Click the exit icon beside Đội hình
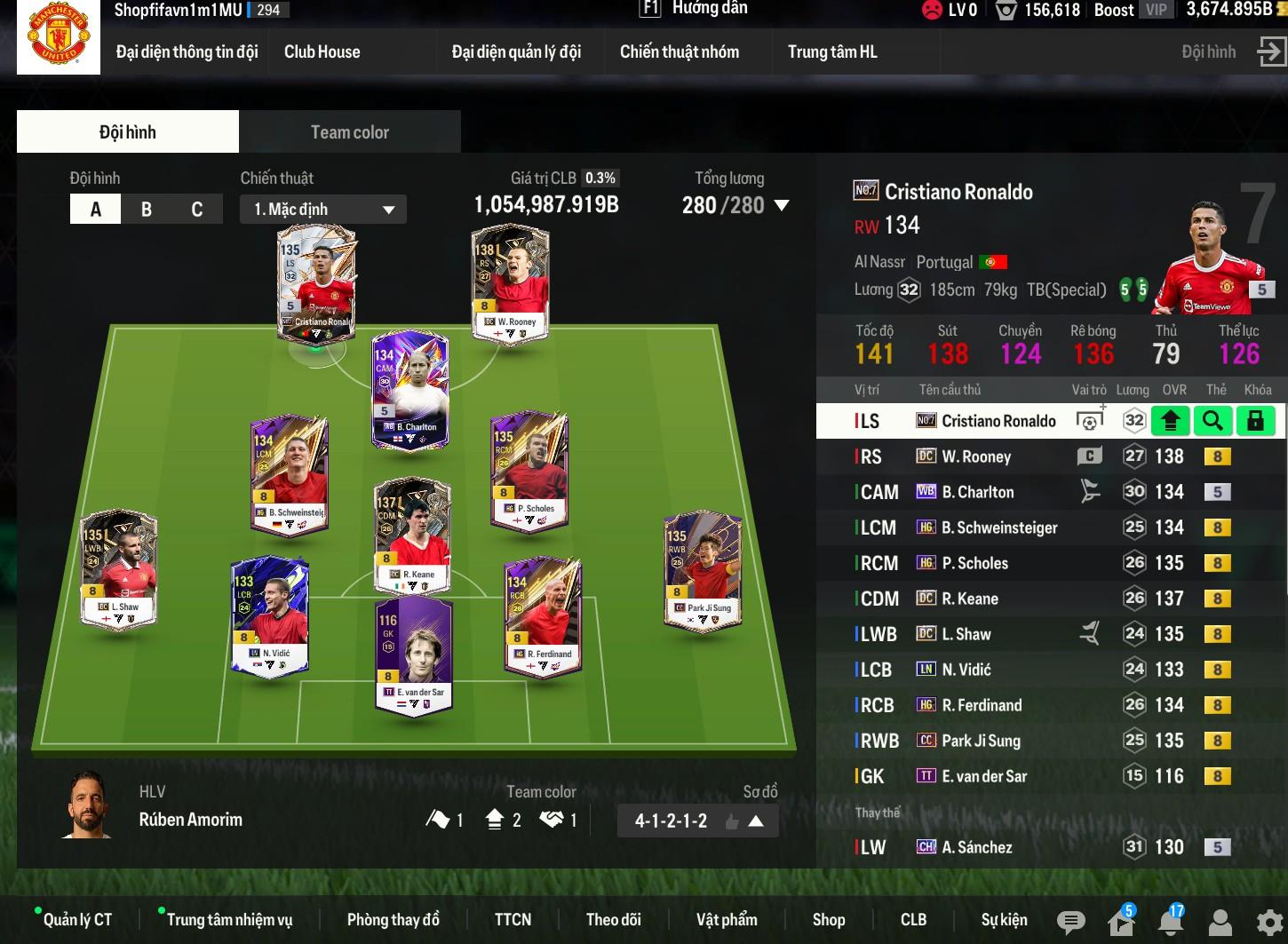Image resolution: width=1288 pixels, height=944 pixels. [1270, 52]
